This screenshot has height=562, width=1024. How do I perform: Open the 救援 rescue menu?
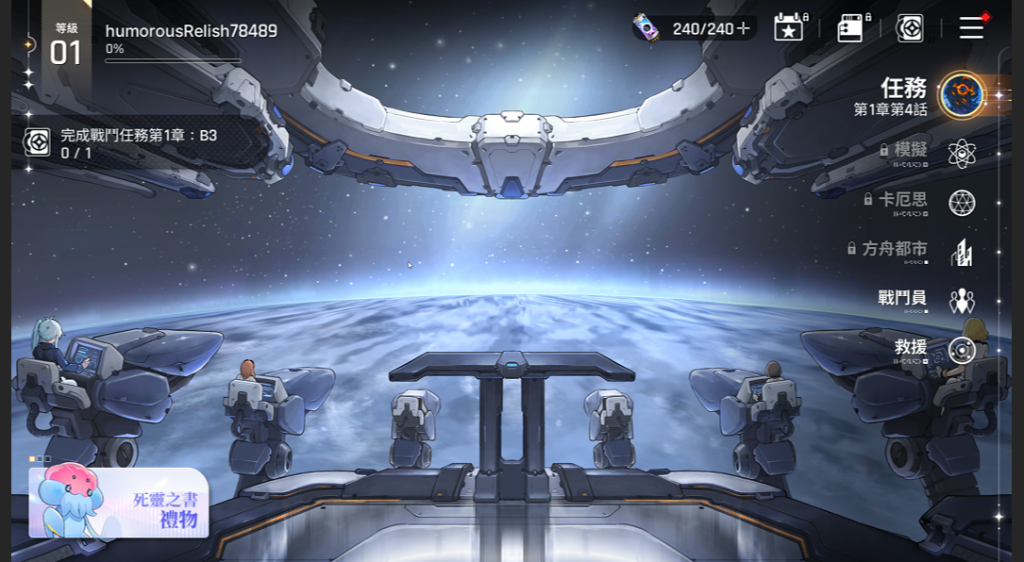tap(936, 349)
